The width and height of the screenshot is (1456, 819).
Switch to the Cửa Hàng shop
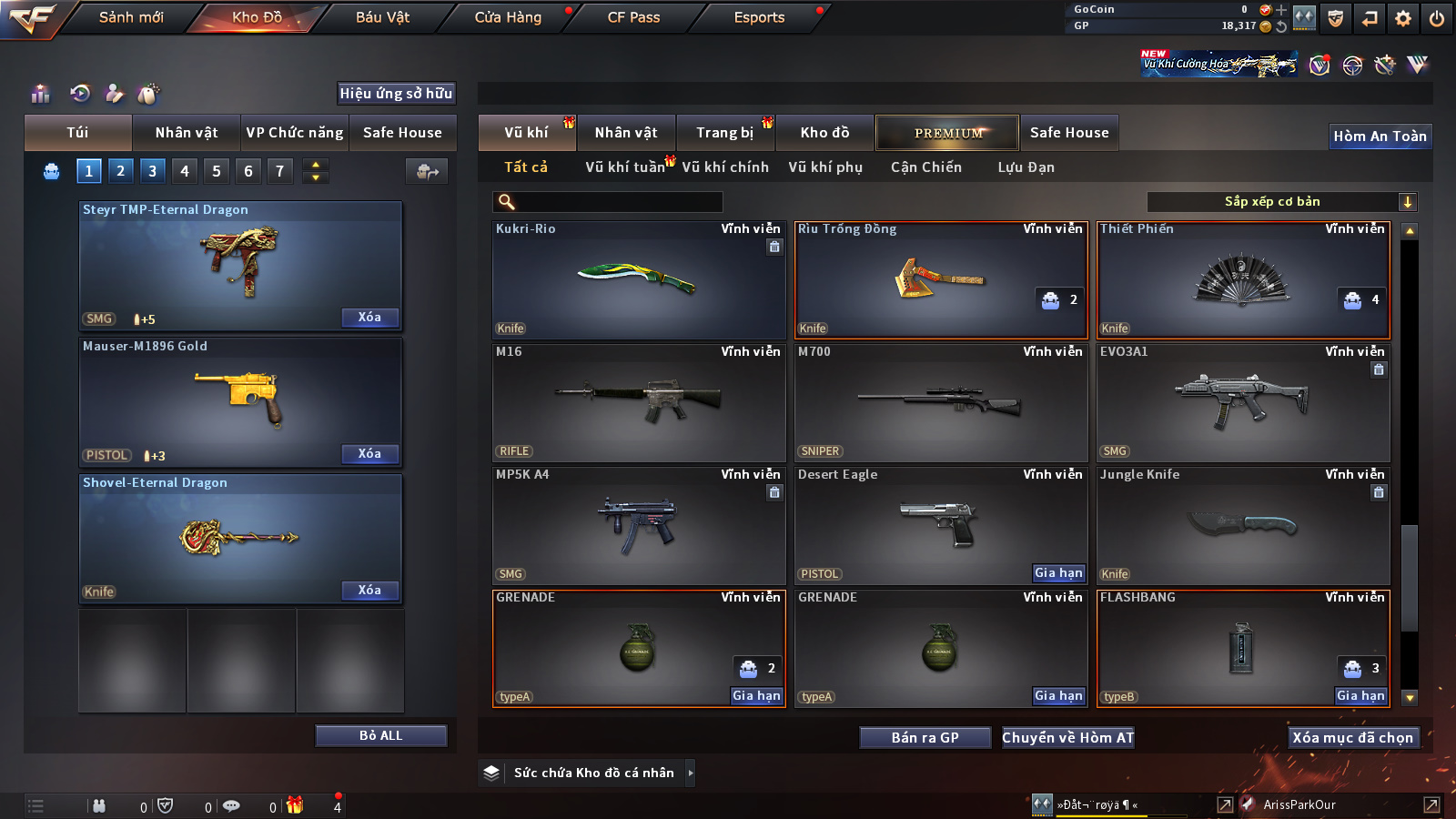tap(508, 17)
